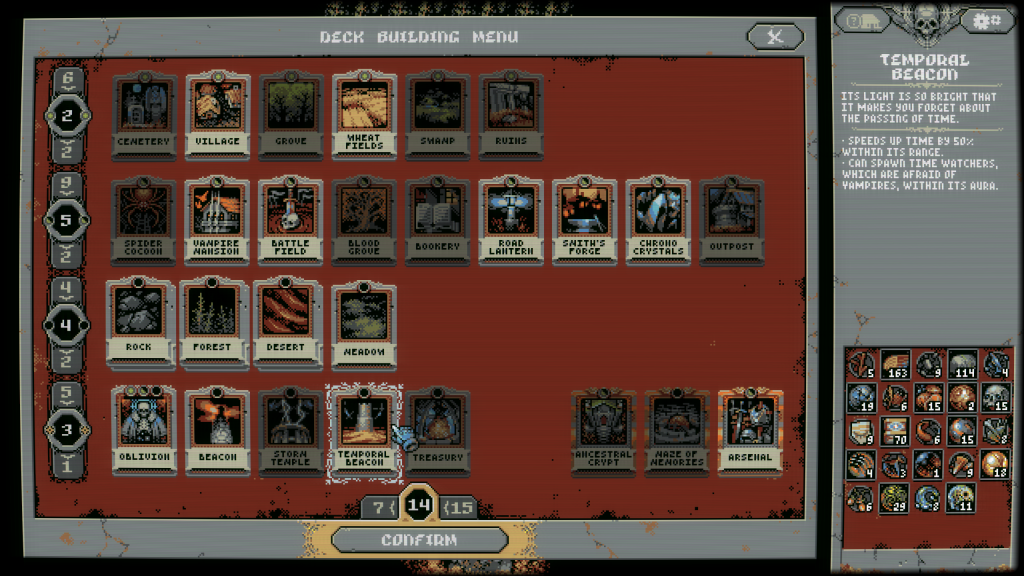Select the Maze of Memories card
The image size is (1024, 576).
[x=677, y=430]
